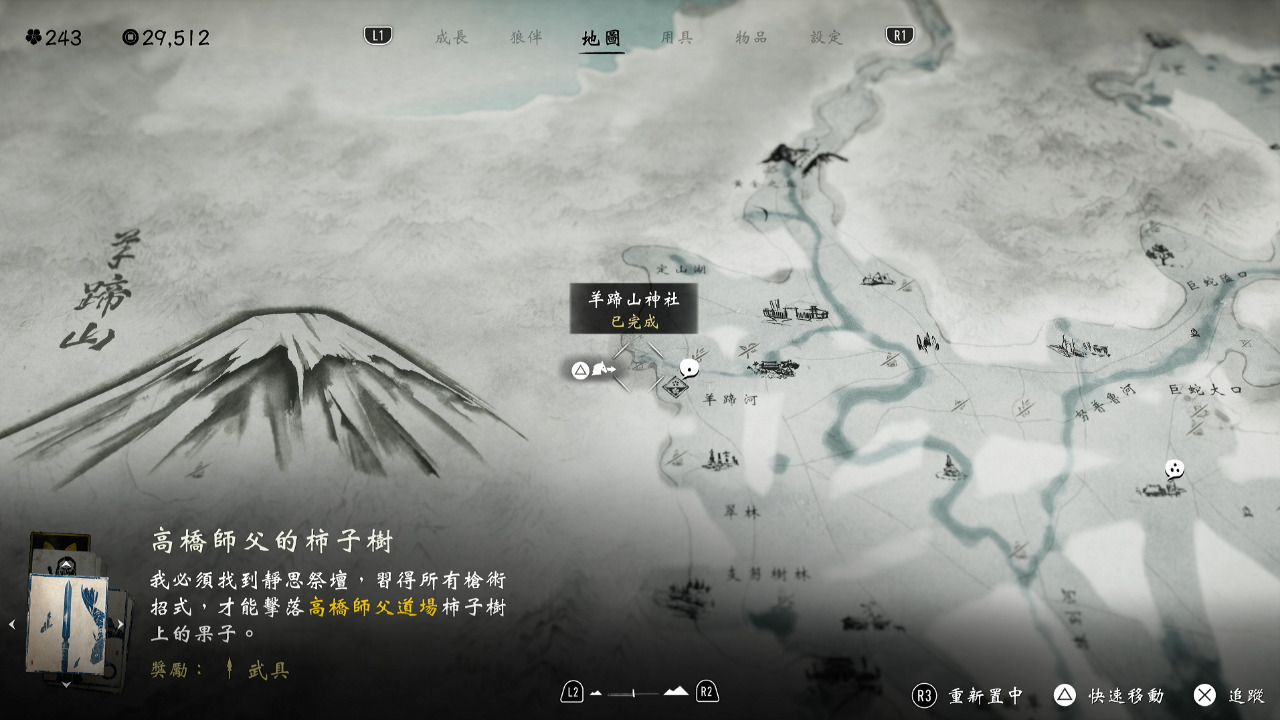Switch to the 用具 tab
The height and width of the screenshot is (720, 1280).
point(677,38)
